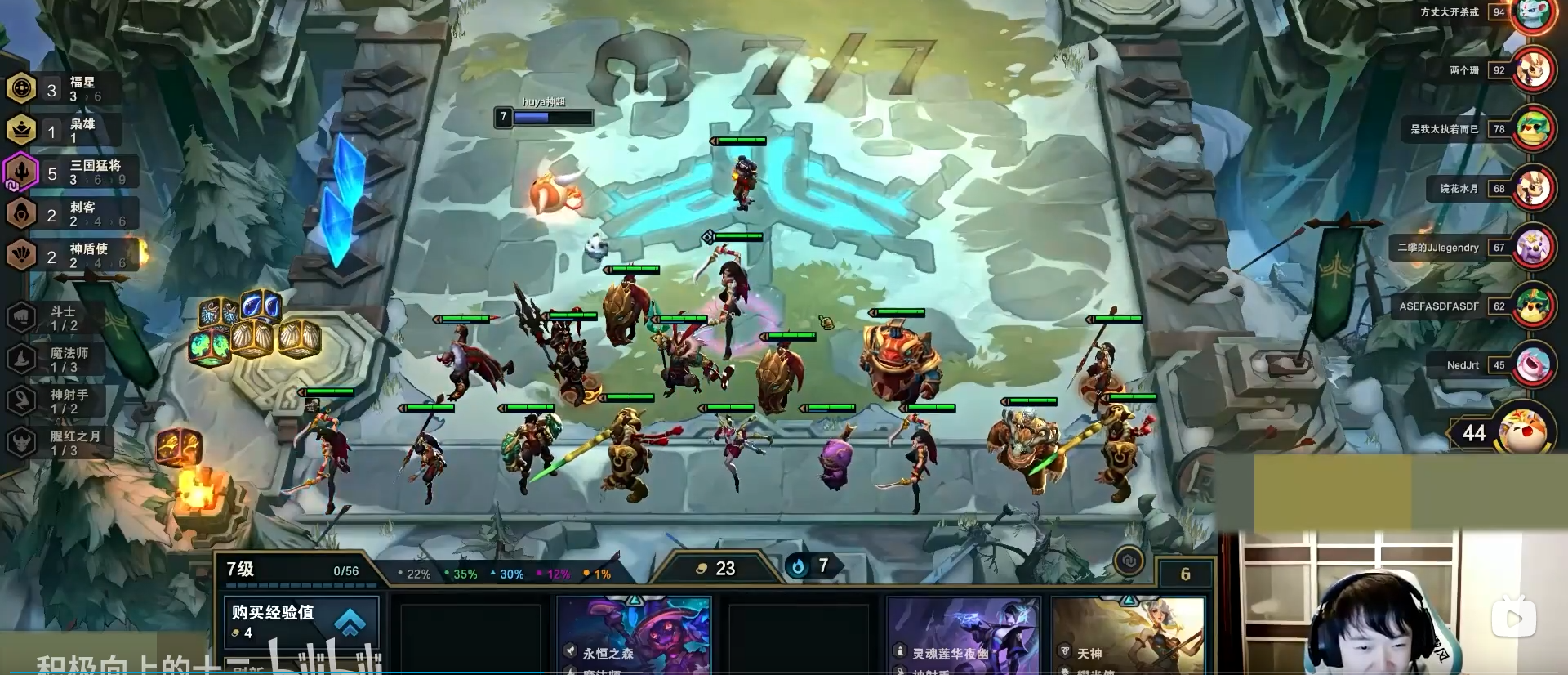Viewport: 1568px width, 675px height.
Task: Buy experience with the 购买经验值 button
Action: (300, 621)
